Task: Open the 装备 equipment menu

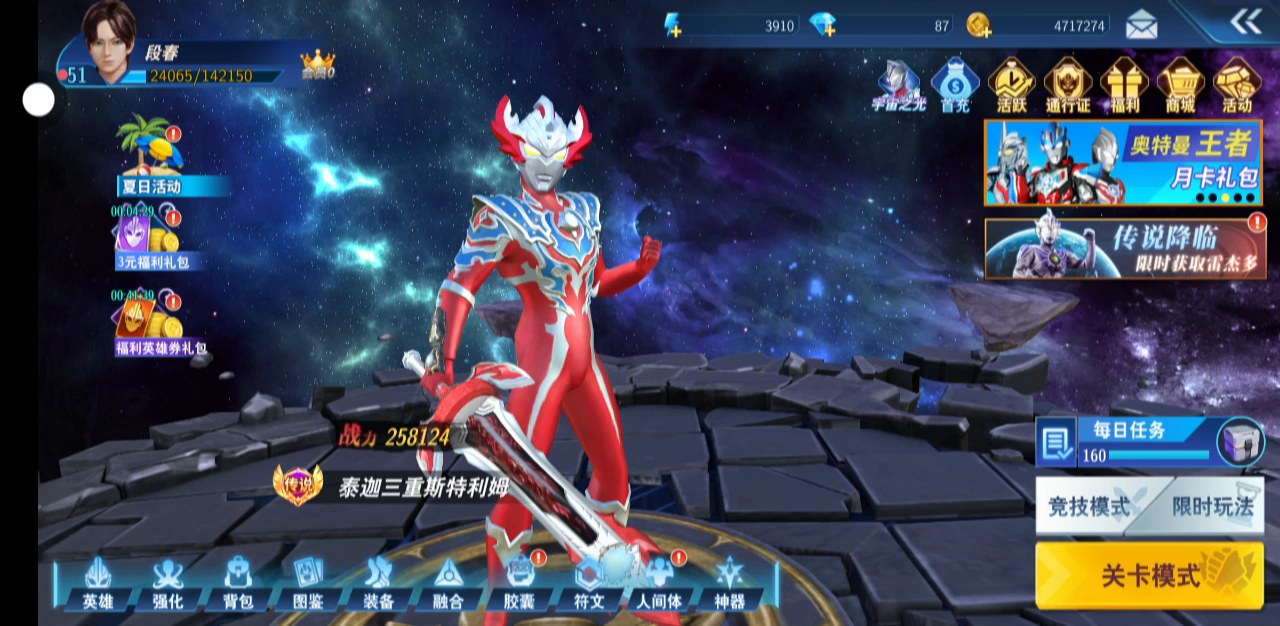Action: (378, 582)
